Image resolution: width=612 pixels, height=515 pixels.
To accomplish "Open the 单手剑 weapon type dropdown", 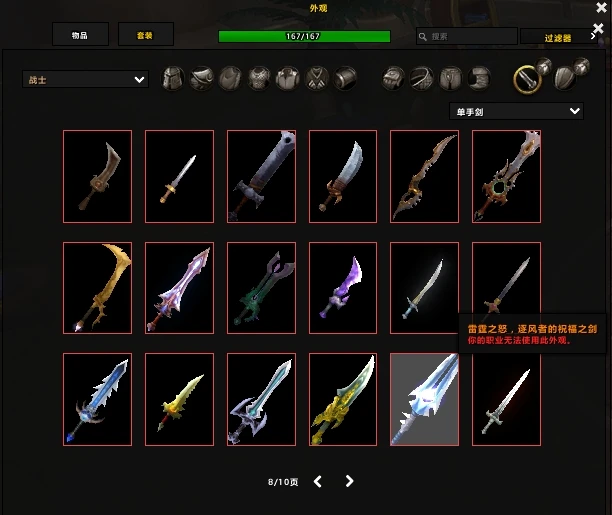I will pyautogui.click(x=515, y=111).
